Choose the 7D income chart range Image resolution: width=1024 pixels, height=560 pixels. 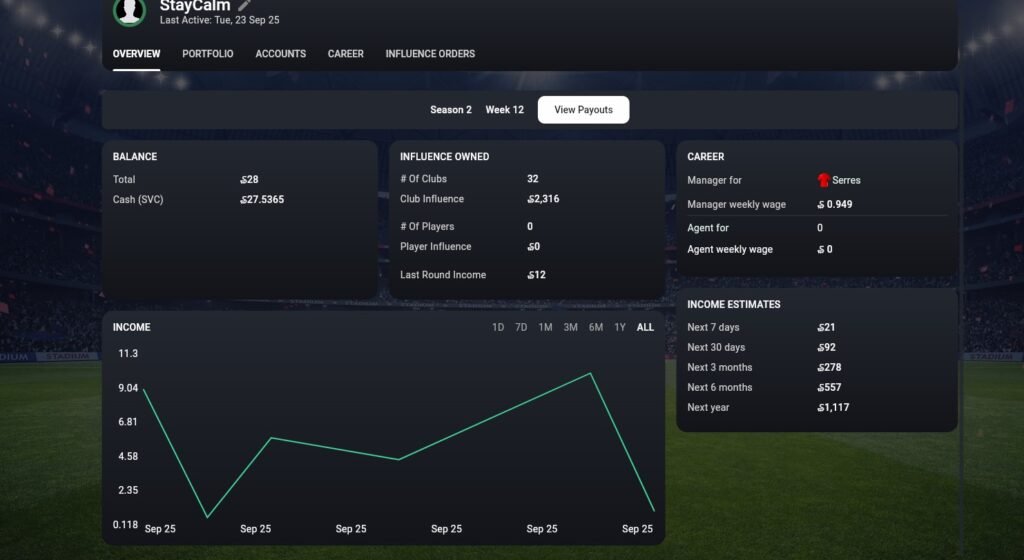pyautogui.click(x=521, y=327)
